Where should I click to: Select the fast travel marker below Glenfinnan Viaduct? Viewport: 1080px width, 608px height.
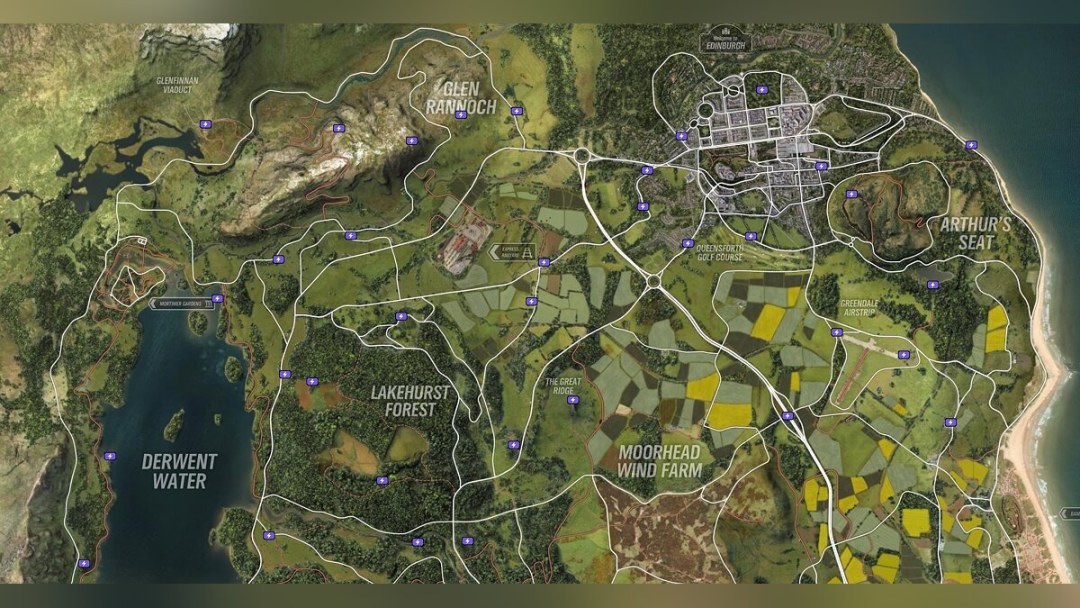coord(205,124)
